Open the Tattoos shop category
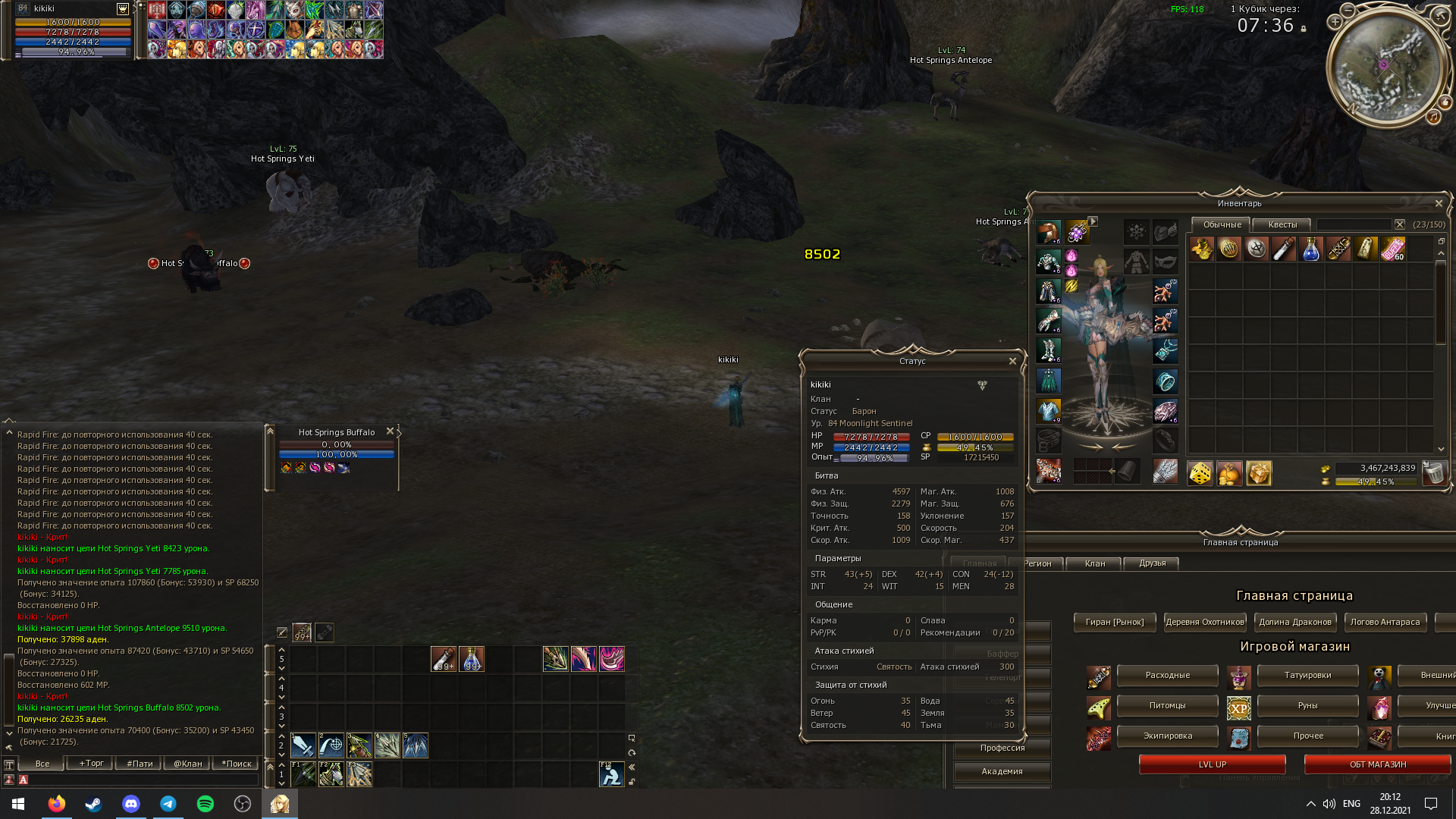 [x=1307, y=675]
